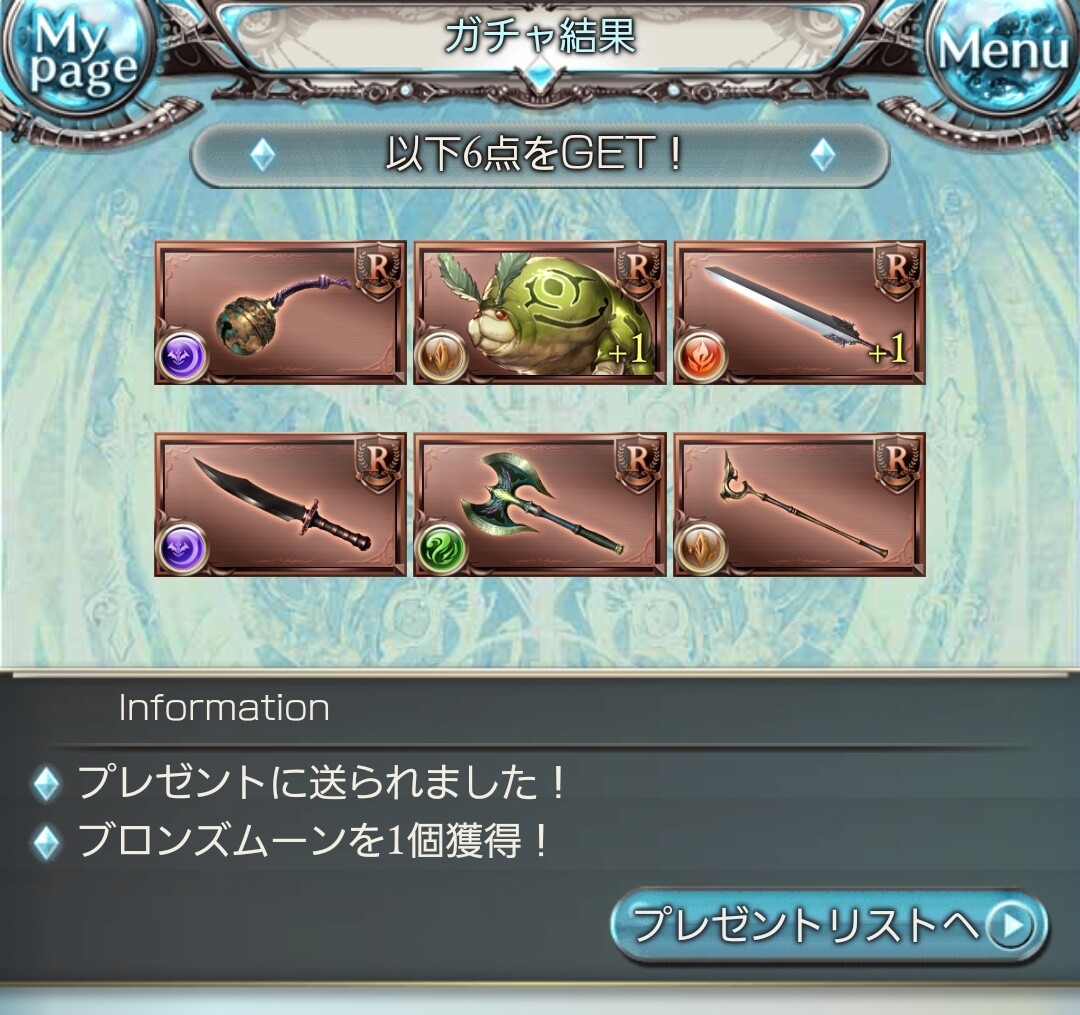1080x1015 pixels.
Task: Select the bronze bell flail item
Action: (x=280, y=312)
